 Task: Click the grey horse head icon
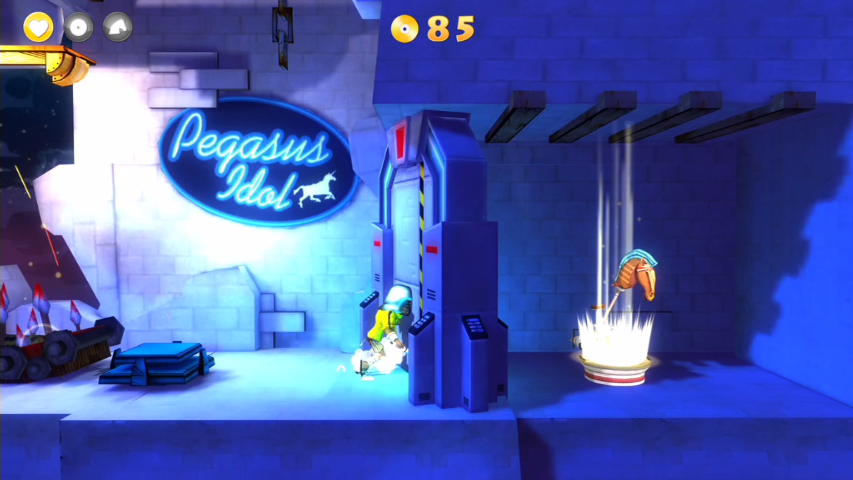[118, 27]
